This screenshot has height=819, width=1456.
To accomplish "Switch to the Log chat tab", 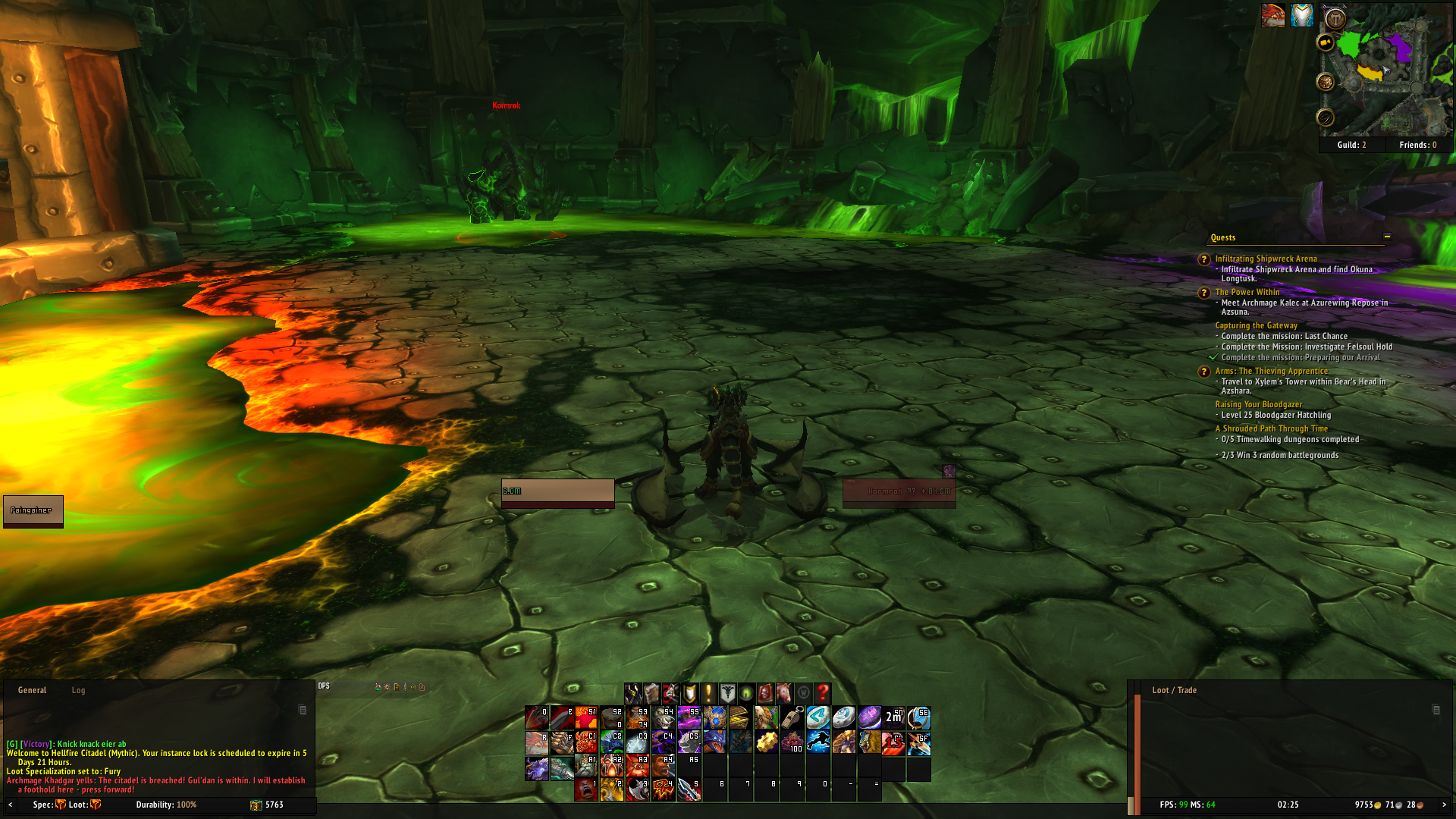I will tap(78, 690).
